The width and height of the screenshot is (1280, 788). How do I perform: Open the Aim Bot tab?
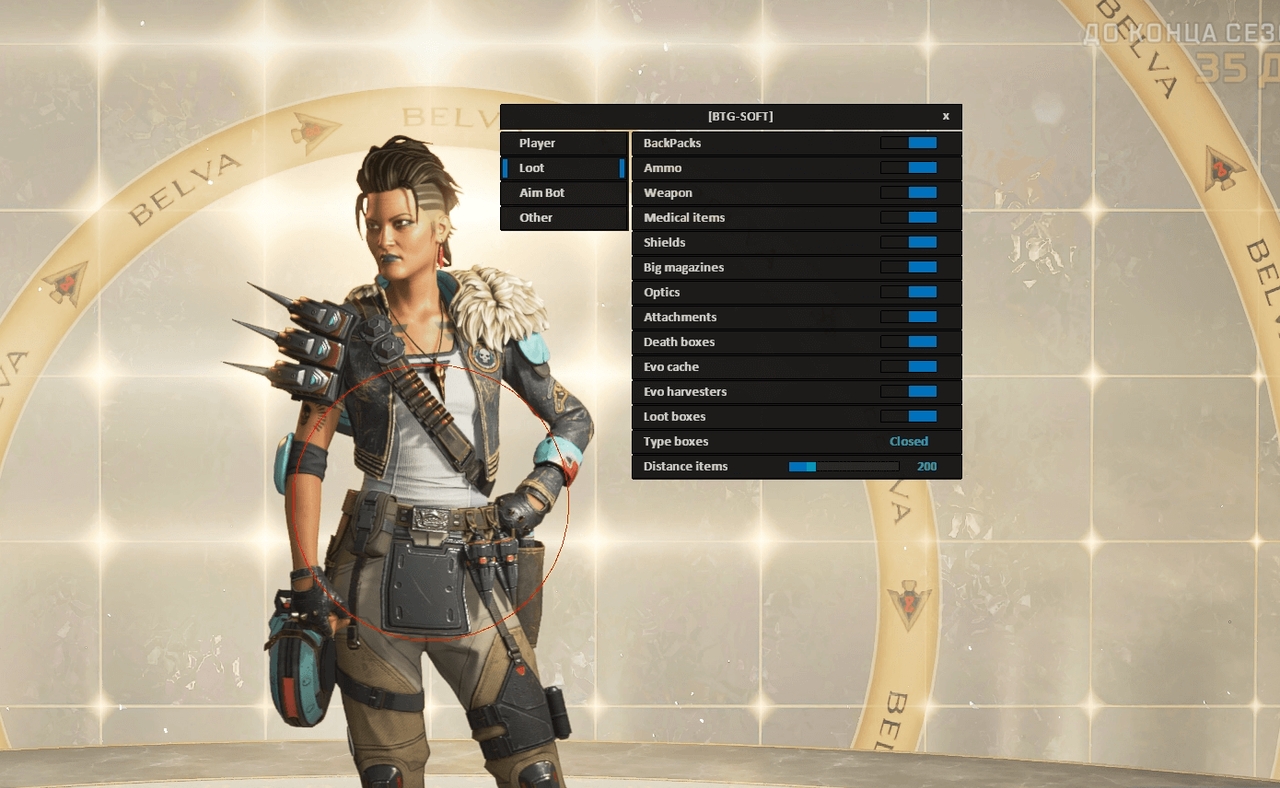tap(563, 193)
